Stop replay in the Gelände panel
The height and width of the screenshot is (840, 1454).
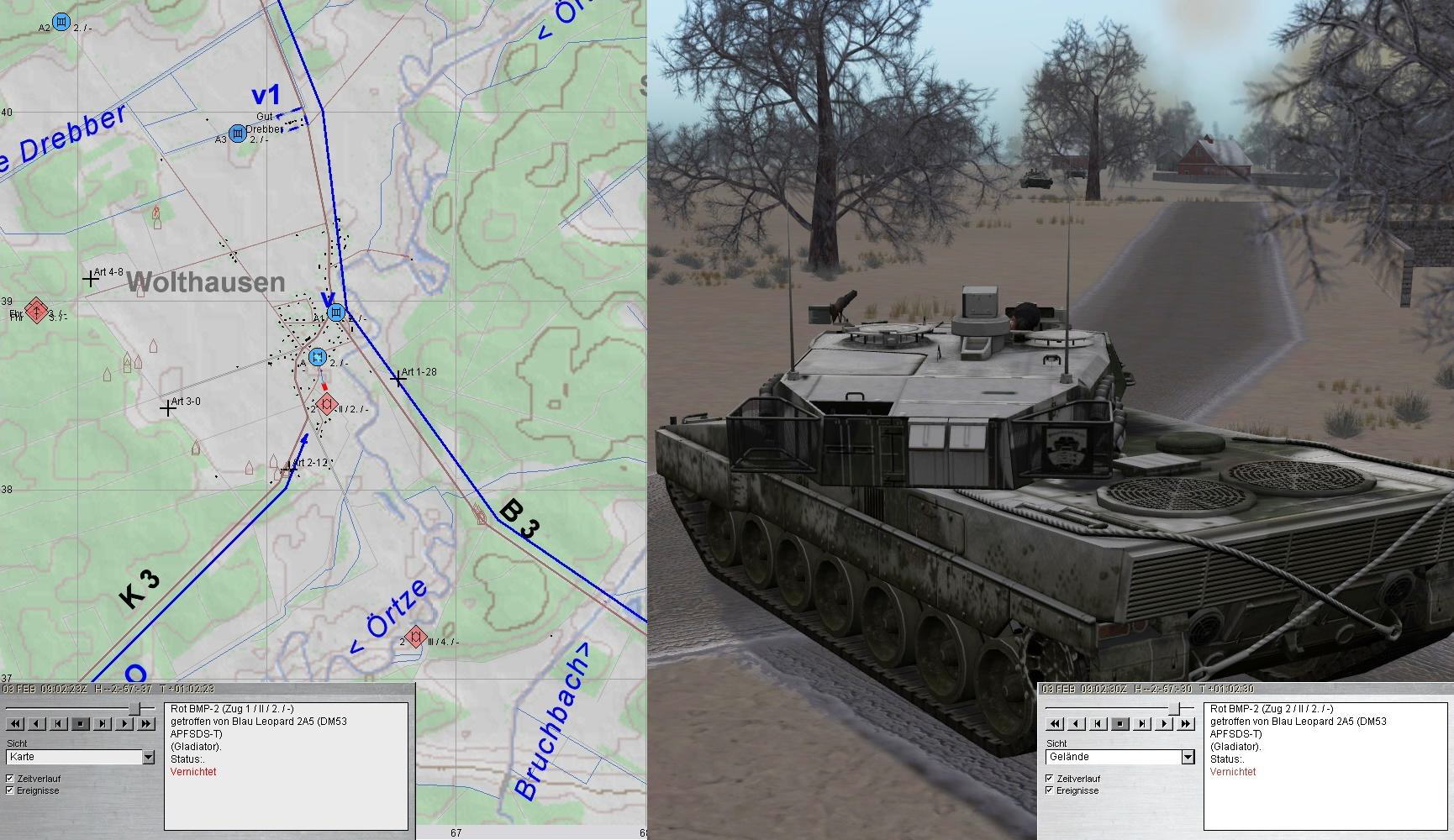[1120, 723]
